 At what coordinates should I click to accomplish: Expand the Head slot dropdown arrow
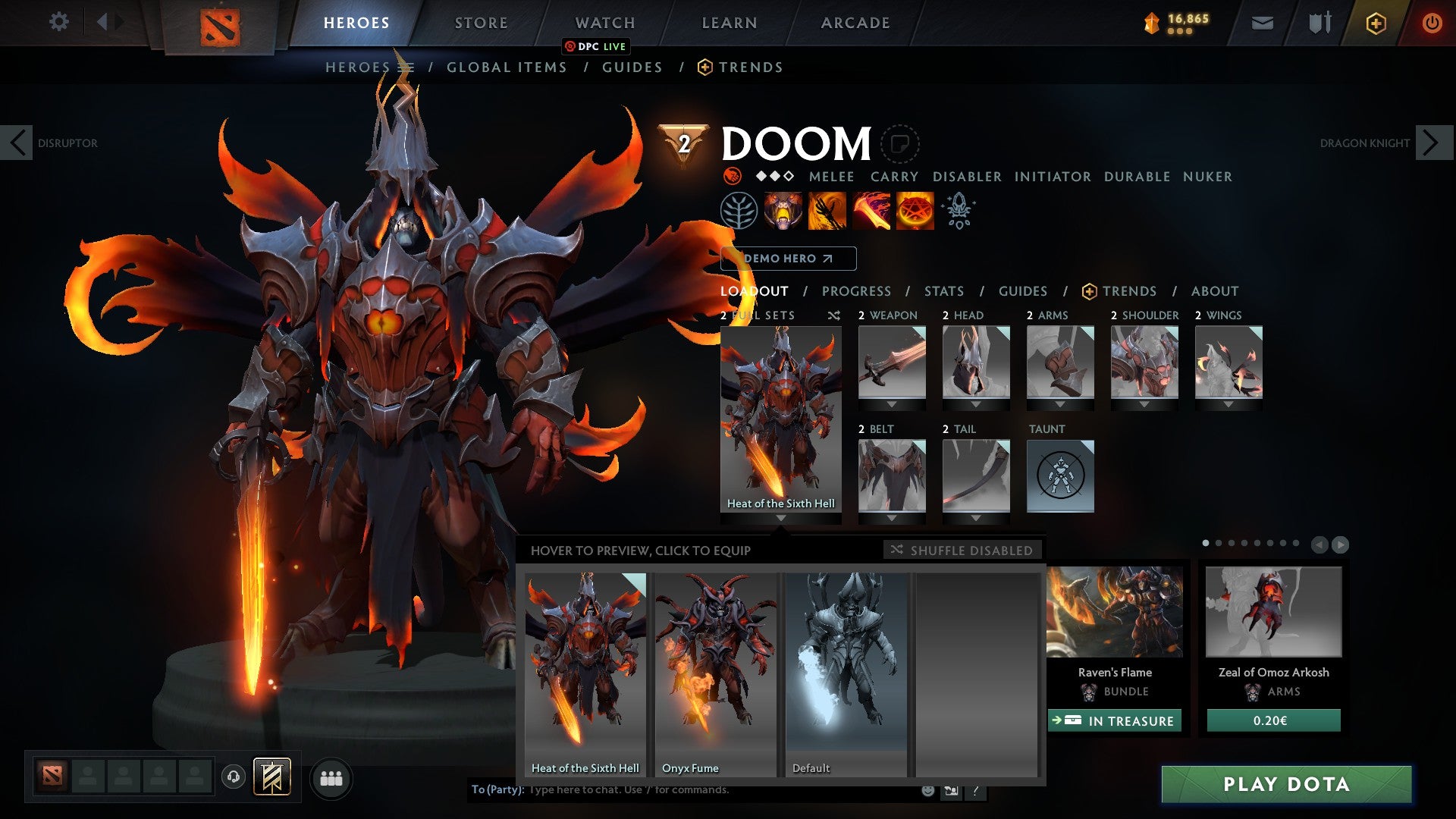tap(976, 403)
